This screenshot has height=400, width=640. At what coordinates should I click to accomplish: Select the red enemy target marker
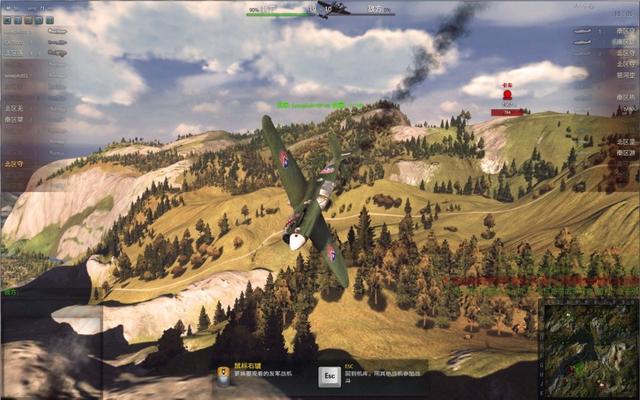[507, 96]
